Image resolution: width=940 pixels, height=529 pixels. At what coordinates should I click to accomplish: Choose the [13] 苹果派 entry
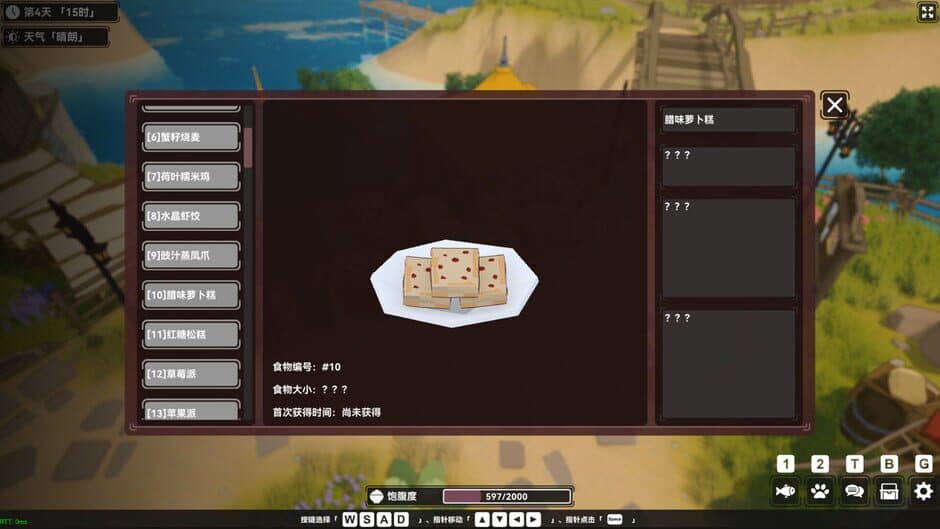tap(191, 411)
